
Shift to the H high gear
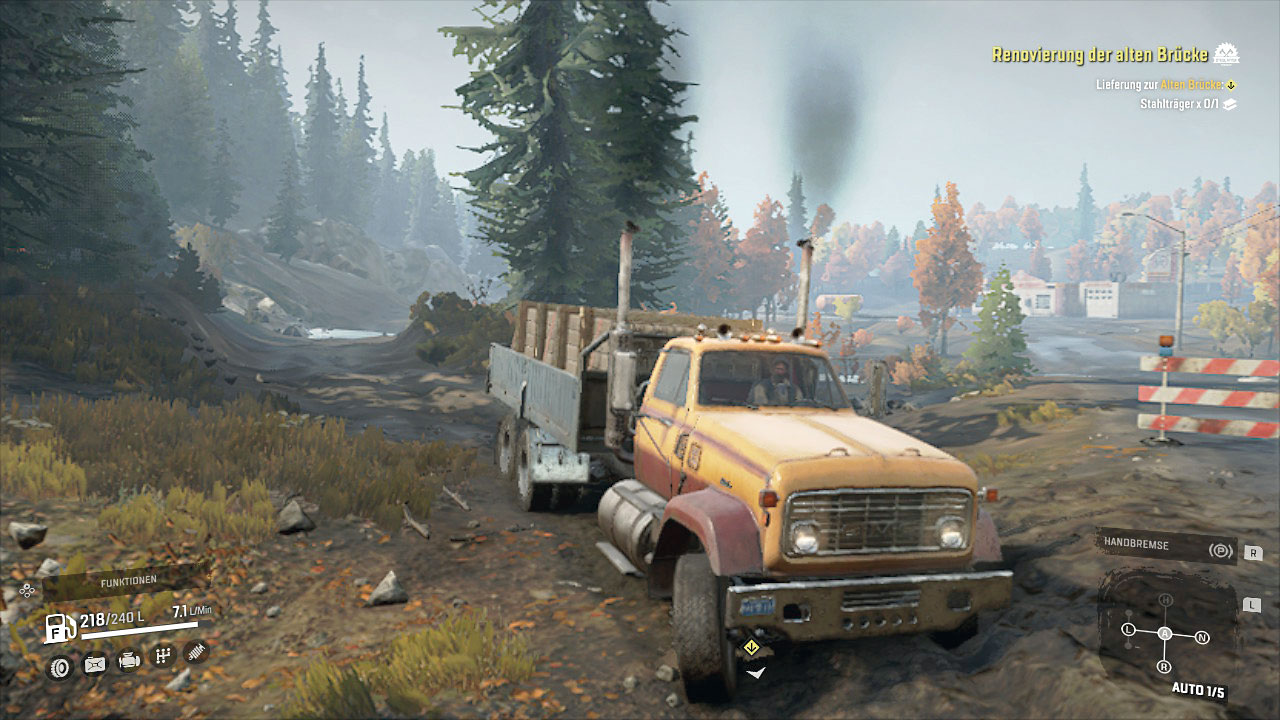[x=1165, y=599]
